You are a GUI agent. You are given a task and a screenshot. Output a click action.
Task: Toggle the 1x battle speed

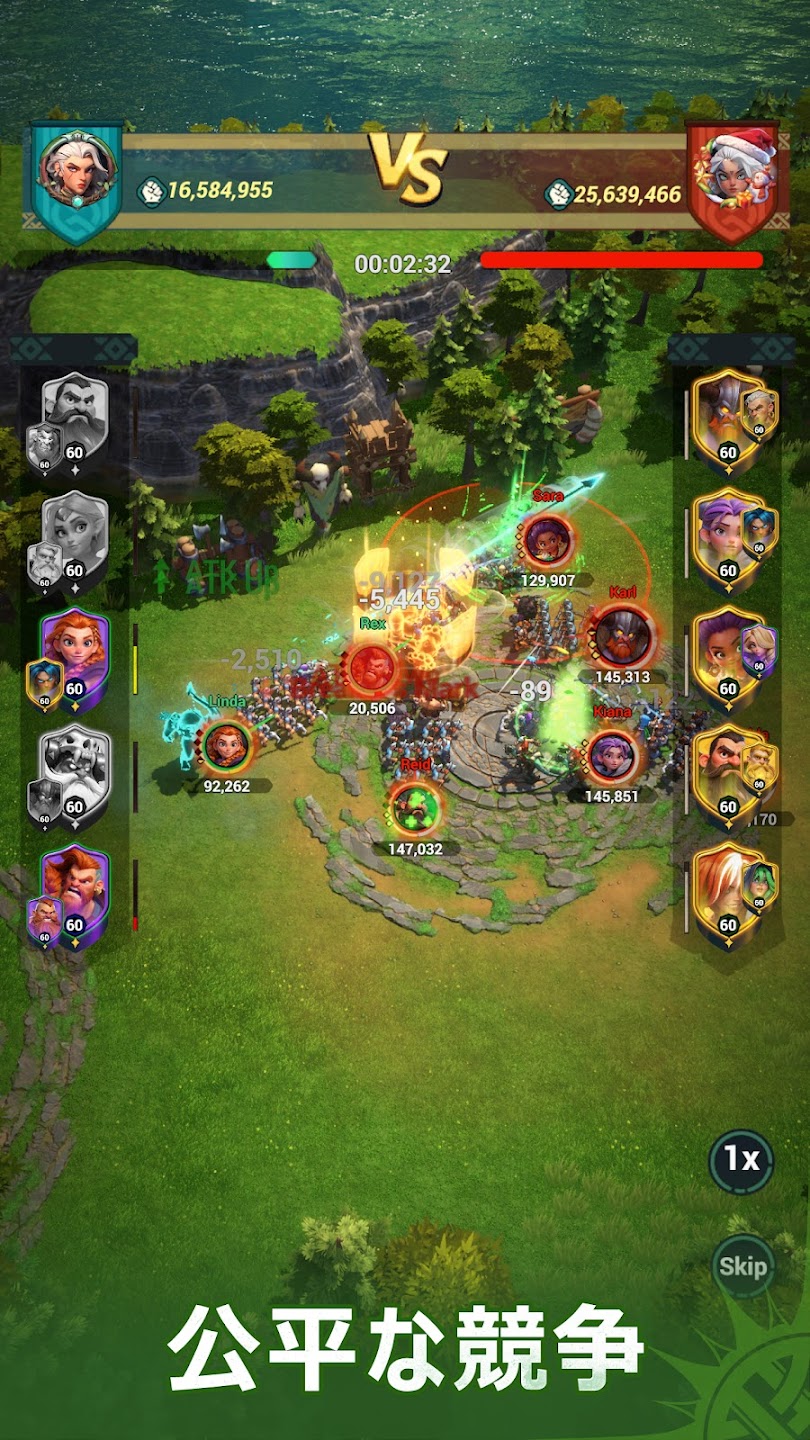click(741, 1160)
